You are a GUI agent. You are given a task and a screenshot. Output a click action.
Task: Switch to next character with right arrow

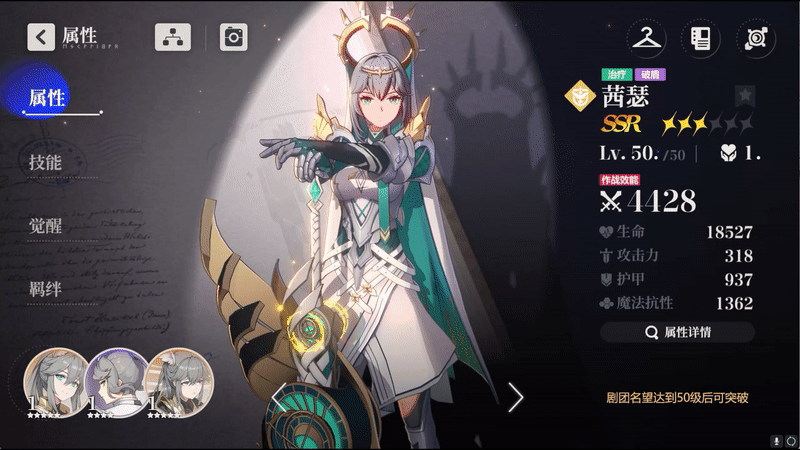(515, 397)
